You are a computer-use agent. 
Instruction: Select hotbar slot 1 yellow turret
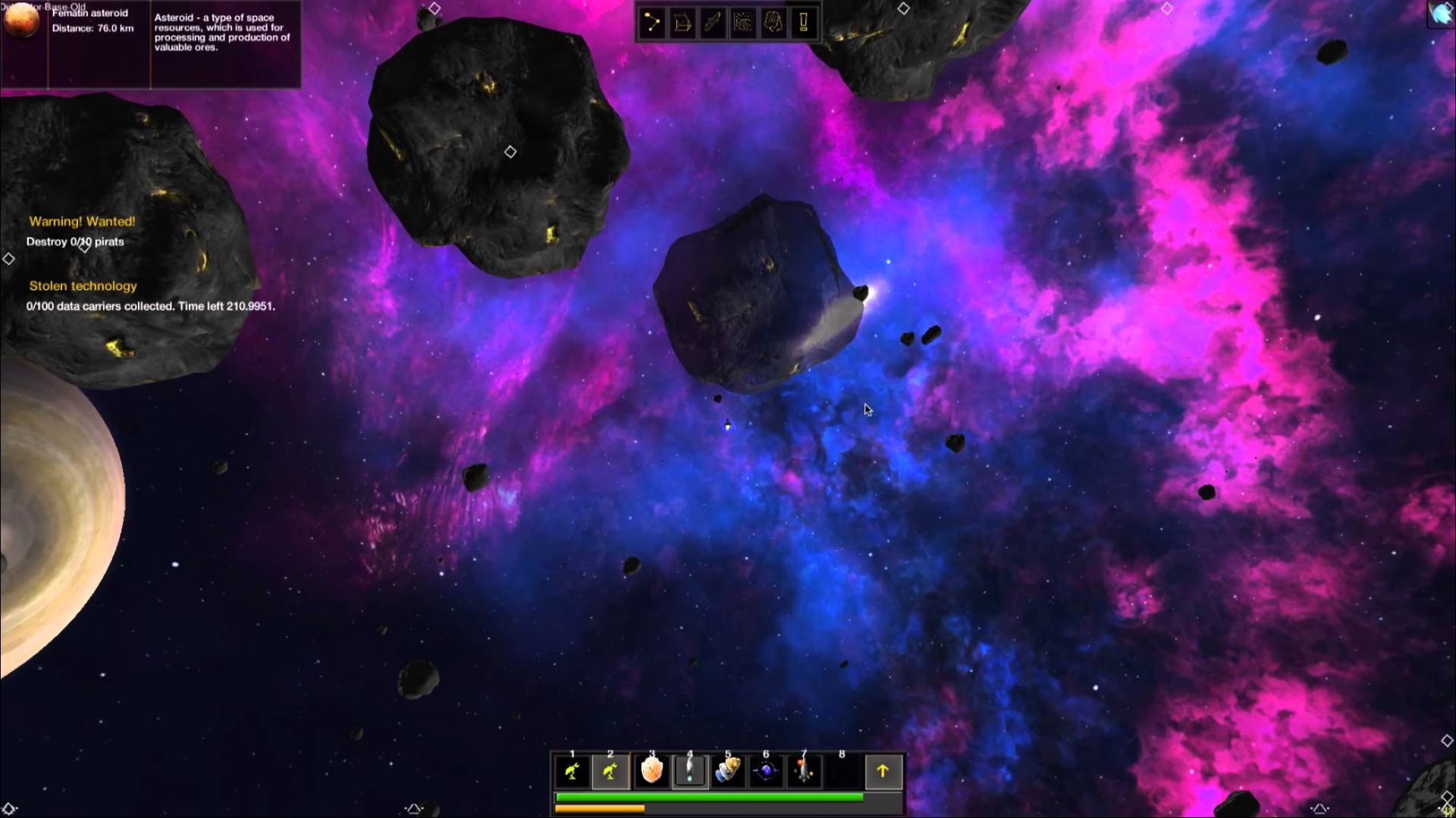click(x=573, y=772)
